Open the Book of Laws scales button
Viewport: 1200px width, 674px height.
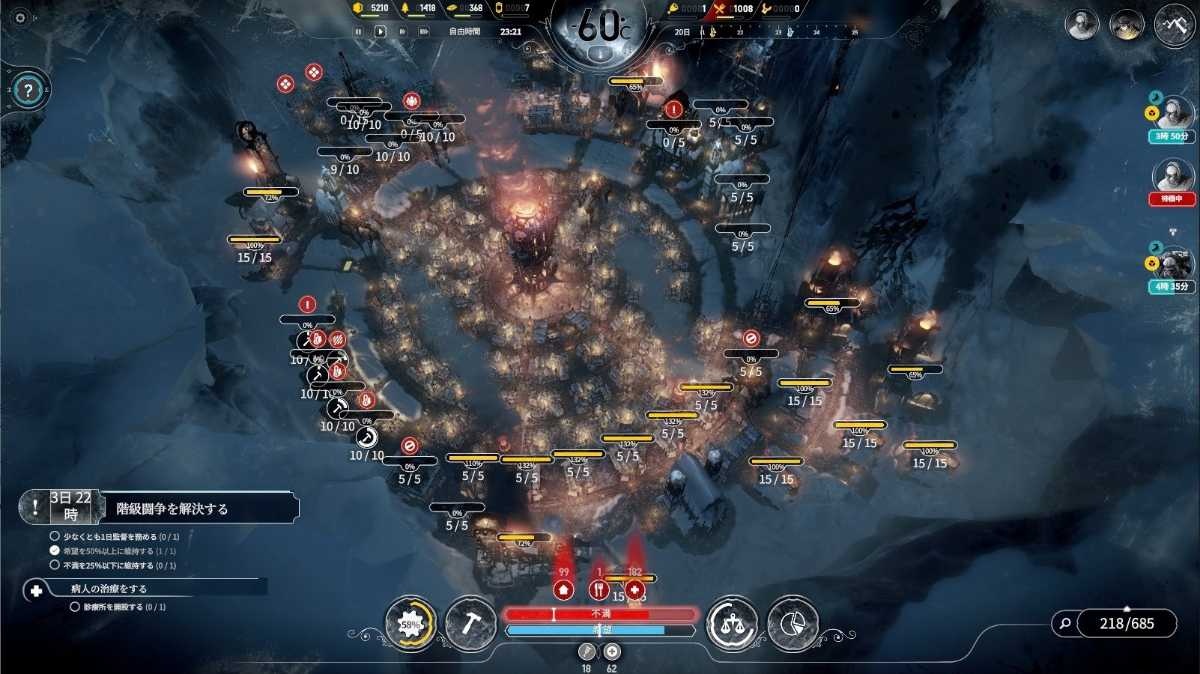tap(731, 623)
